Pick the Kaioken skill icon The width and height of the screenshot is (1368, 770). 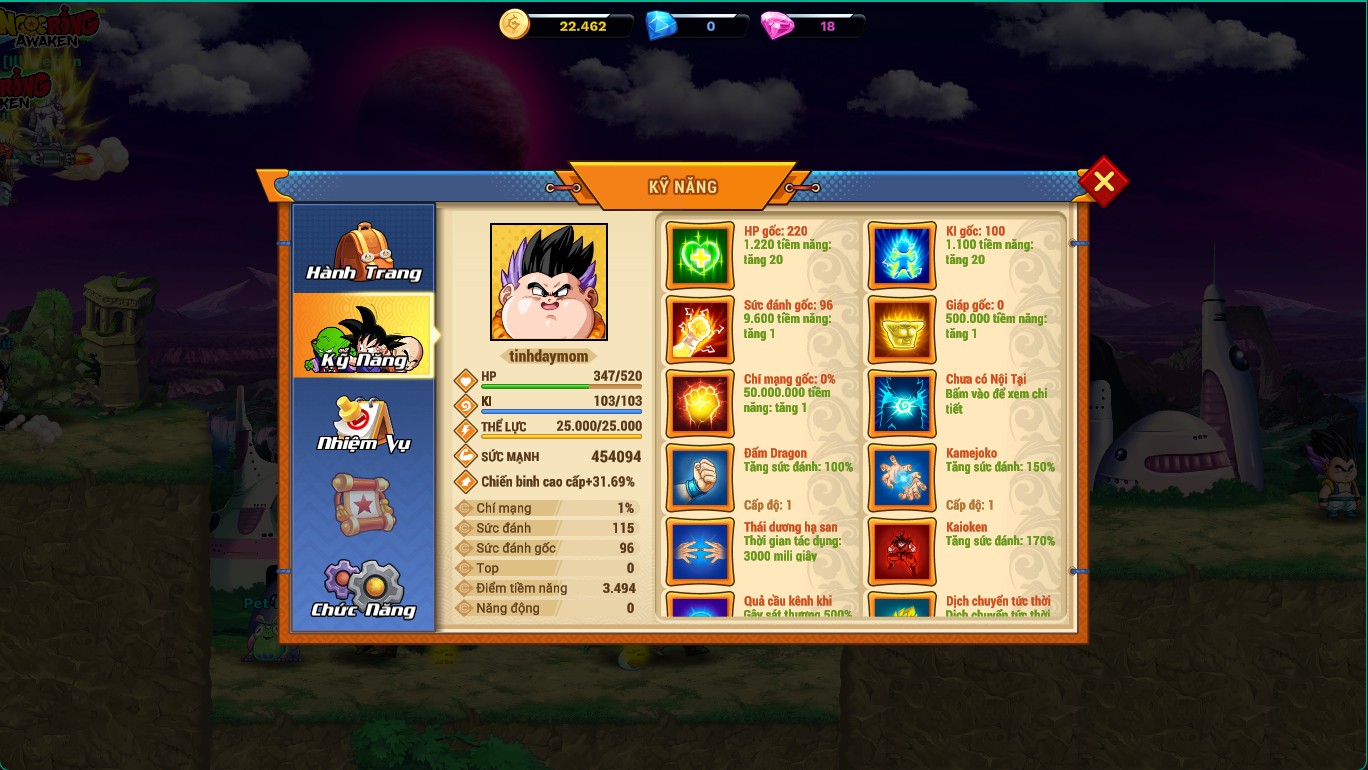(902, 551)
